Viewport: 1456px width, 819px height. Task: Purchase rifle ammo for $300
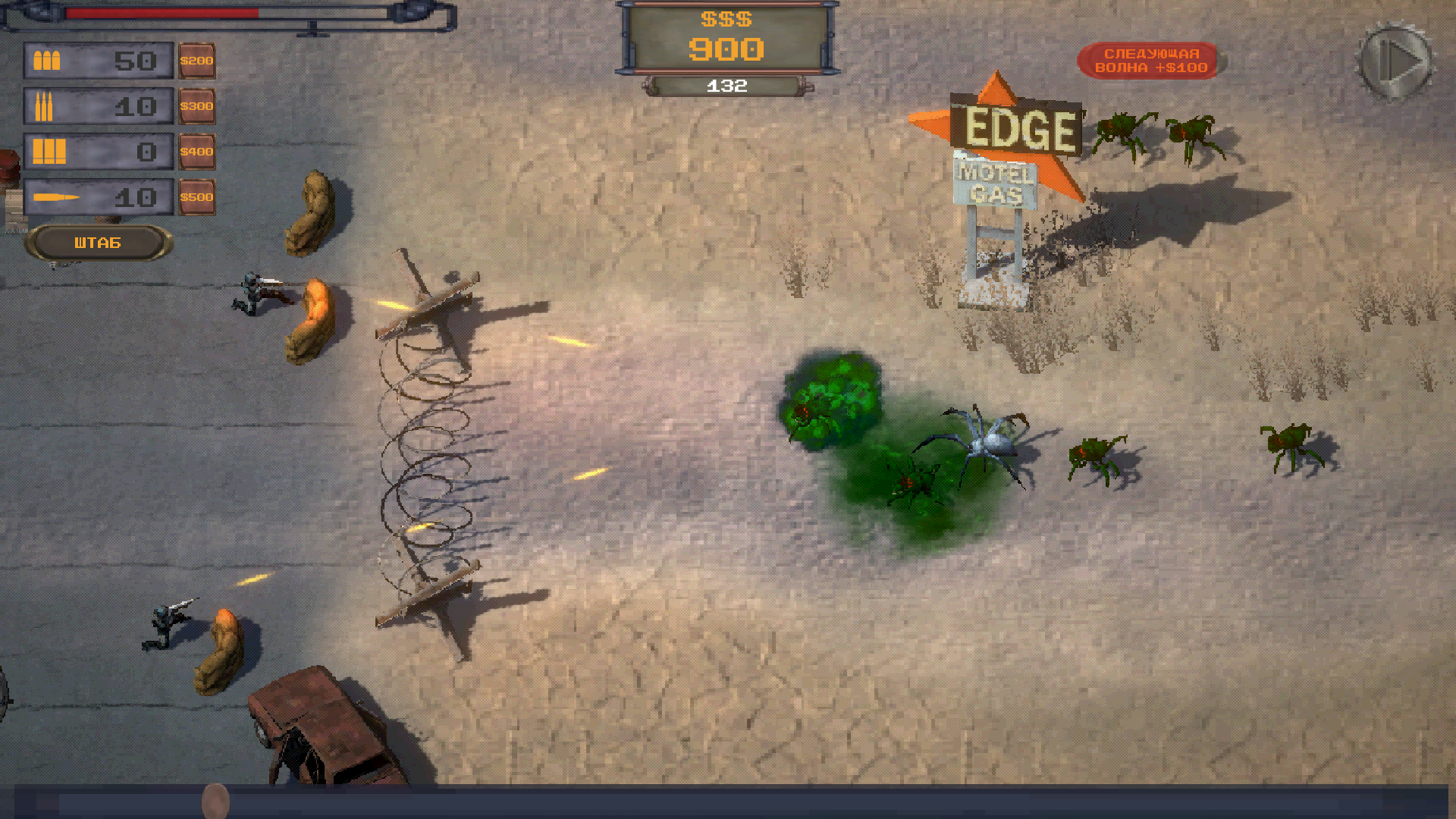click(197, 106)
